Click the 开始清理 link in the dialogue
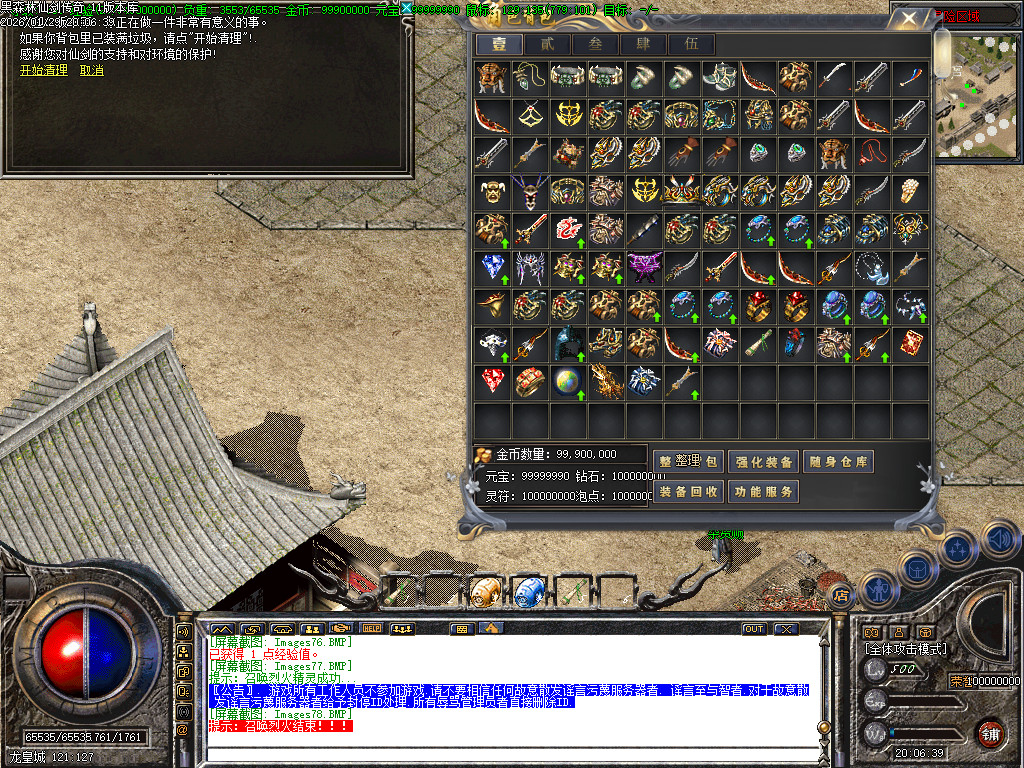The image size is (1024, 768). coord(44,70)
